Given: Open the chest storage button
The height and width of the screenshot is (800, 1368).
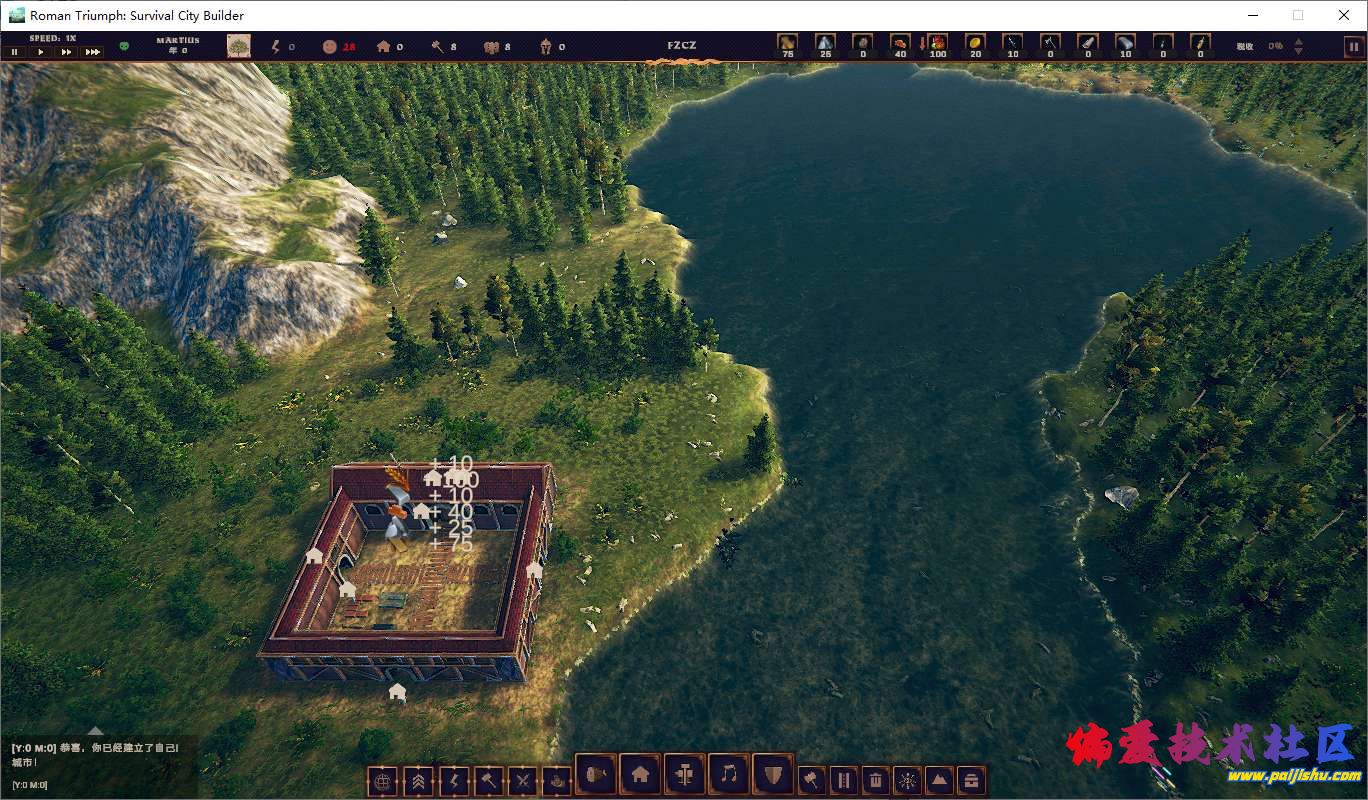Looking at the screenshot, I should pos(970,780).
